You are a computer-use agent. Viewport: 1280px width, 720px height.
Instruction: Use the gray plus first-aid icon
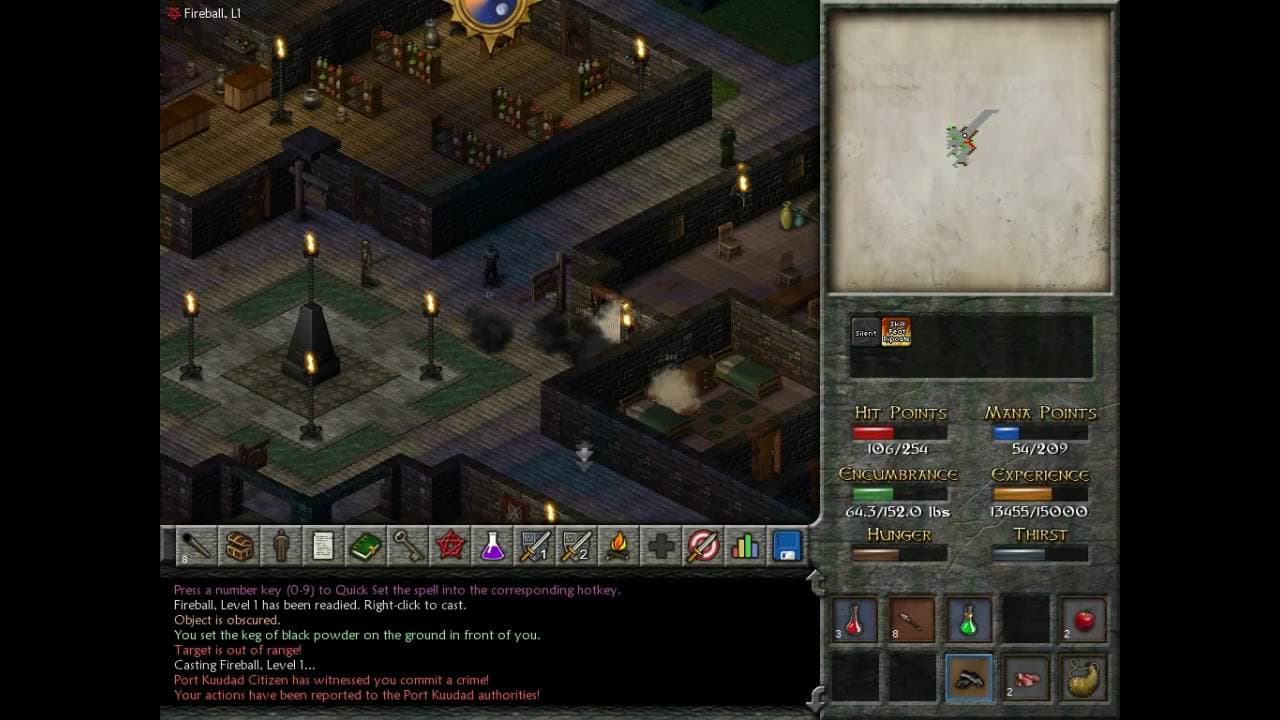(658, 547)
